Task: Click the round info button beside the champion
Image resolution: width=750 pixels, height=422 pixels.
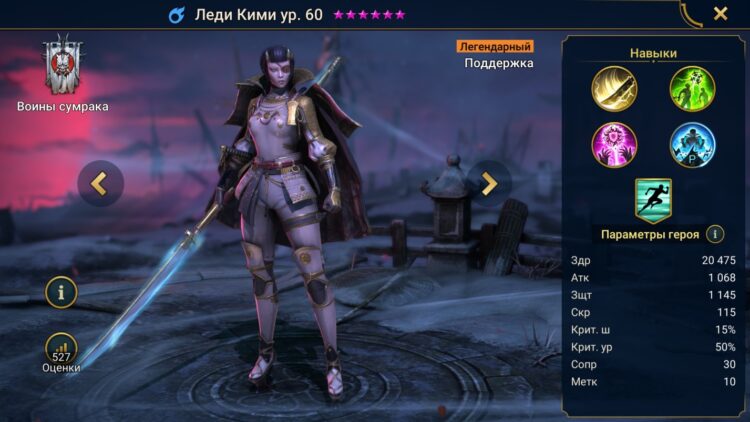Action: click(x=61, y=292)
